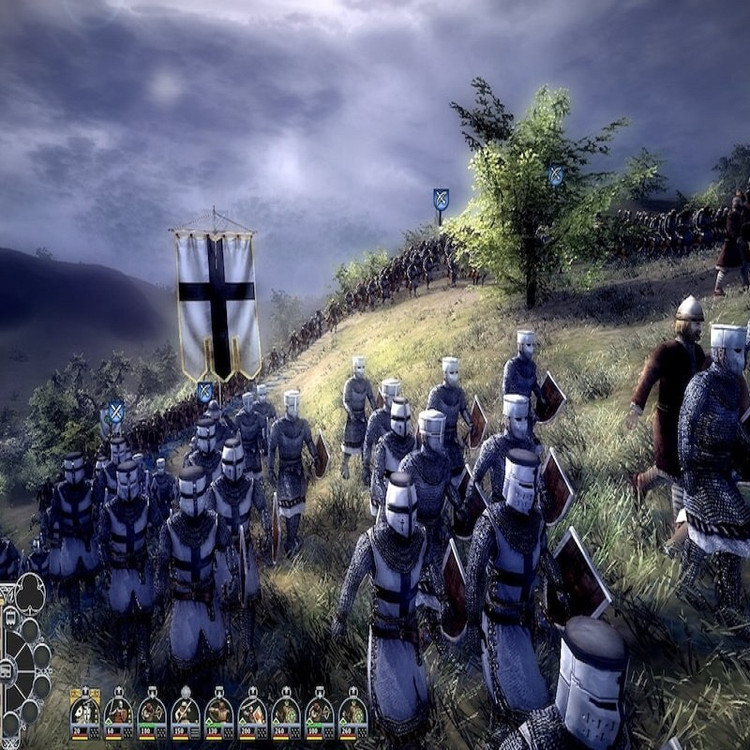Click the club-shaped button on command wheel
The height and width of the screenshot is (750, 750).
[x=30, y=595]
